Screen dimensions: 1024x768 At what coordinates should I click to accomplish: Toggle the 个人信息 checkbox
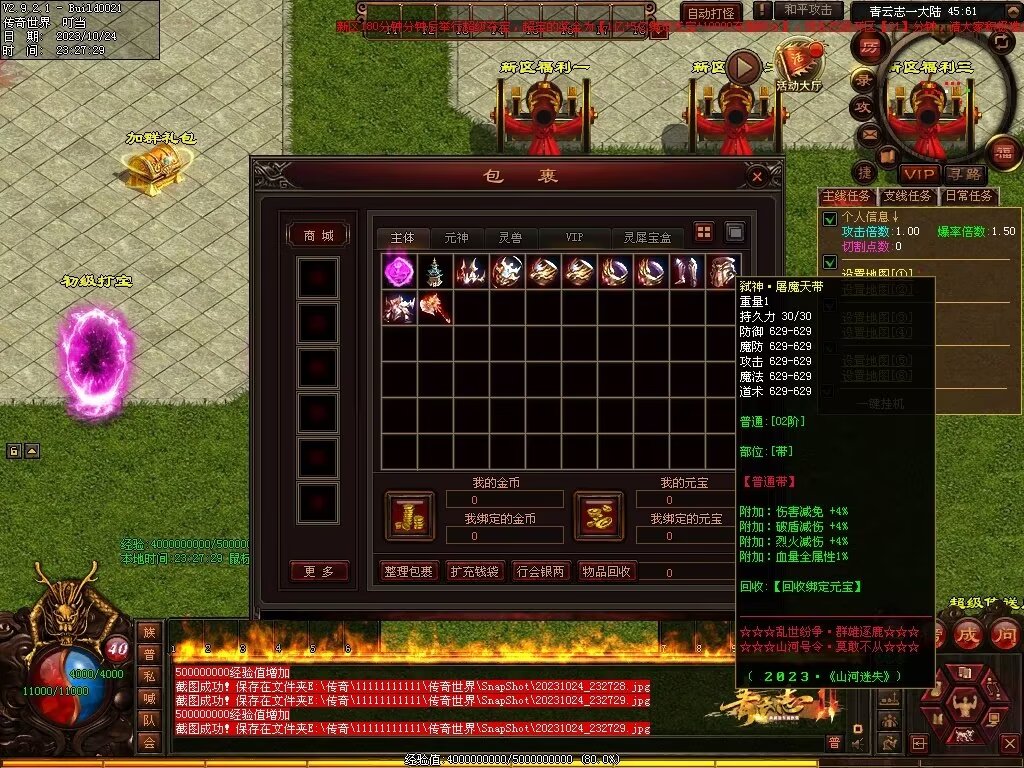(829, 219)
